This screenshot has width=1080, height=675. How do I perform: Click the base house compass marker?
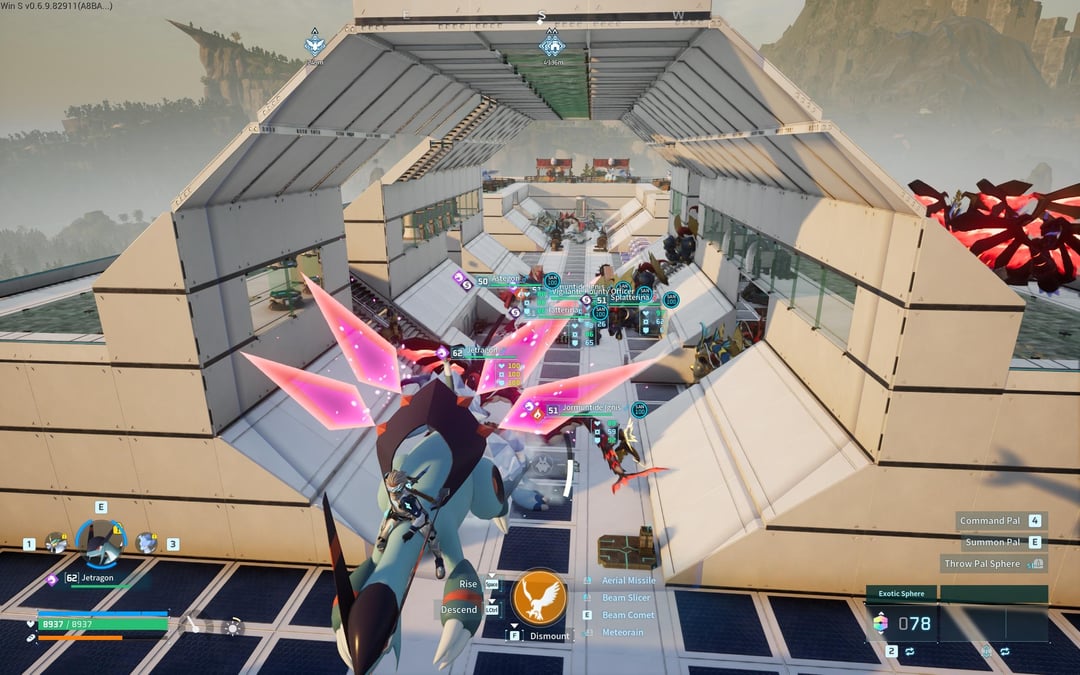552,45
